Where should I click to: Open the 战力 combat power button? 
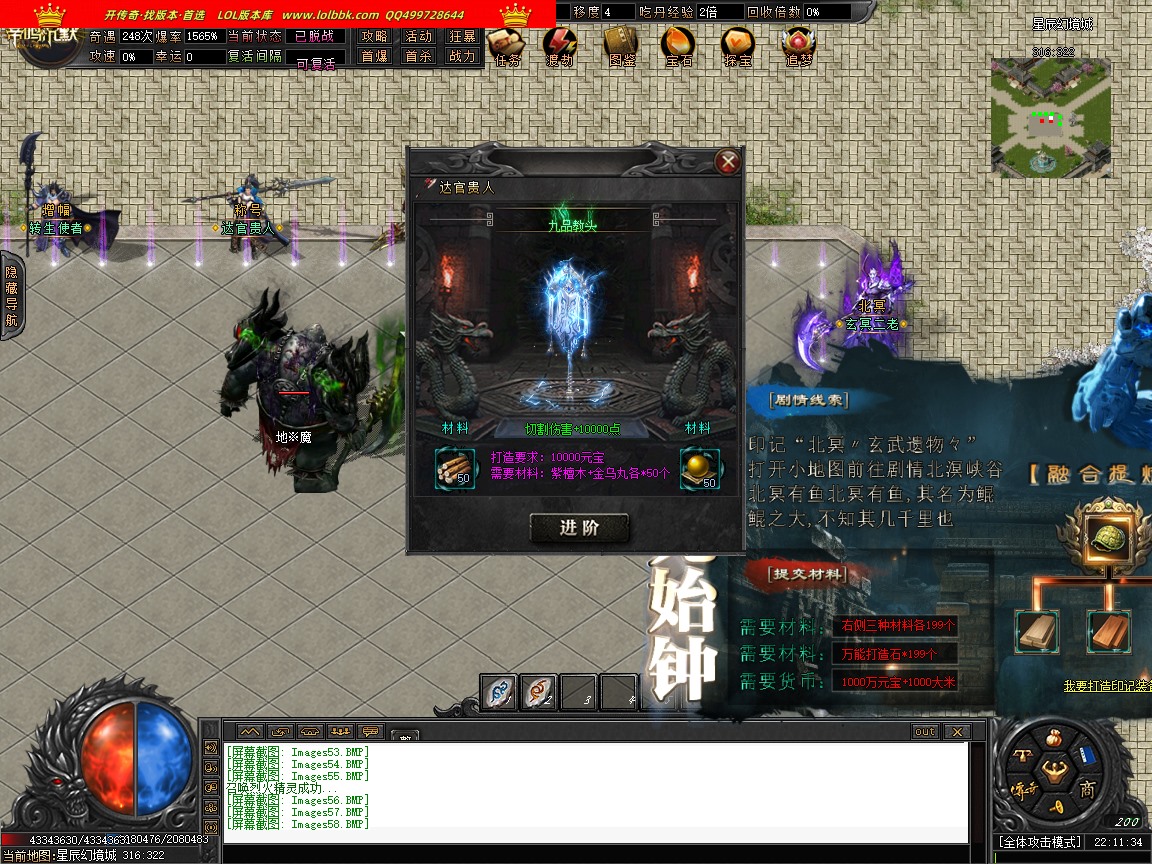[462, 57]
